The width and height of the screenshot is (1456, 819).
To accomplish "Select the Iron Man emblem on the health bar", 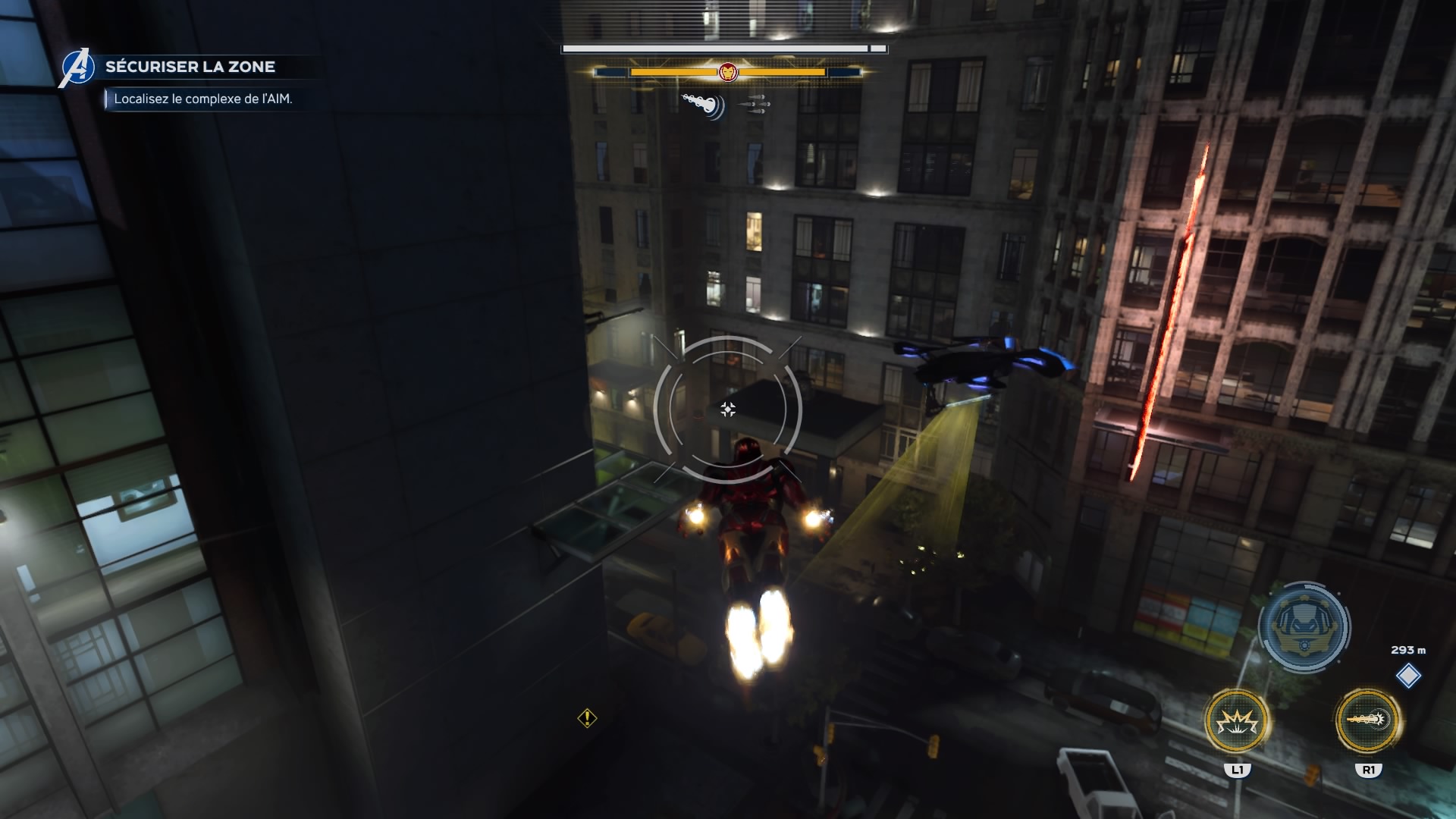I will [x=727, y=72].
